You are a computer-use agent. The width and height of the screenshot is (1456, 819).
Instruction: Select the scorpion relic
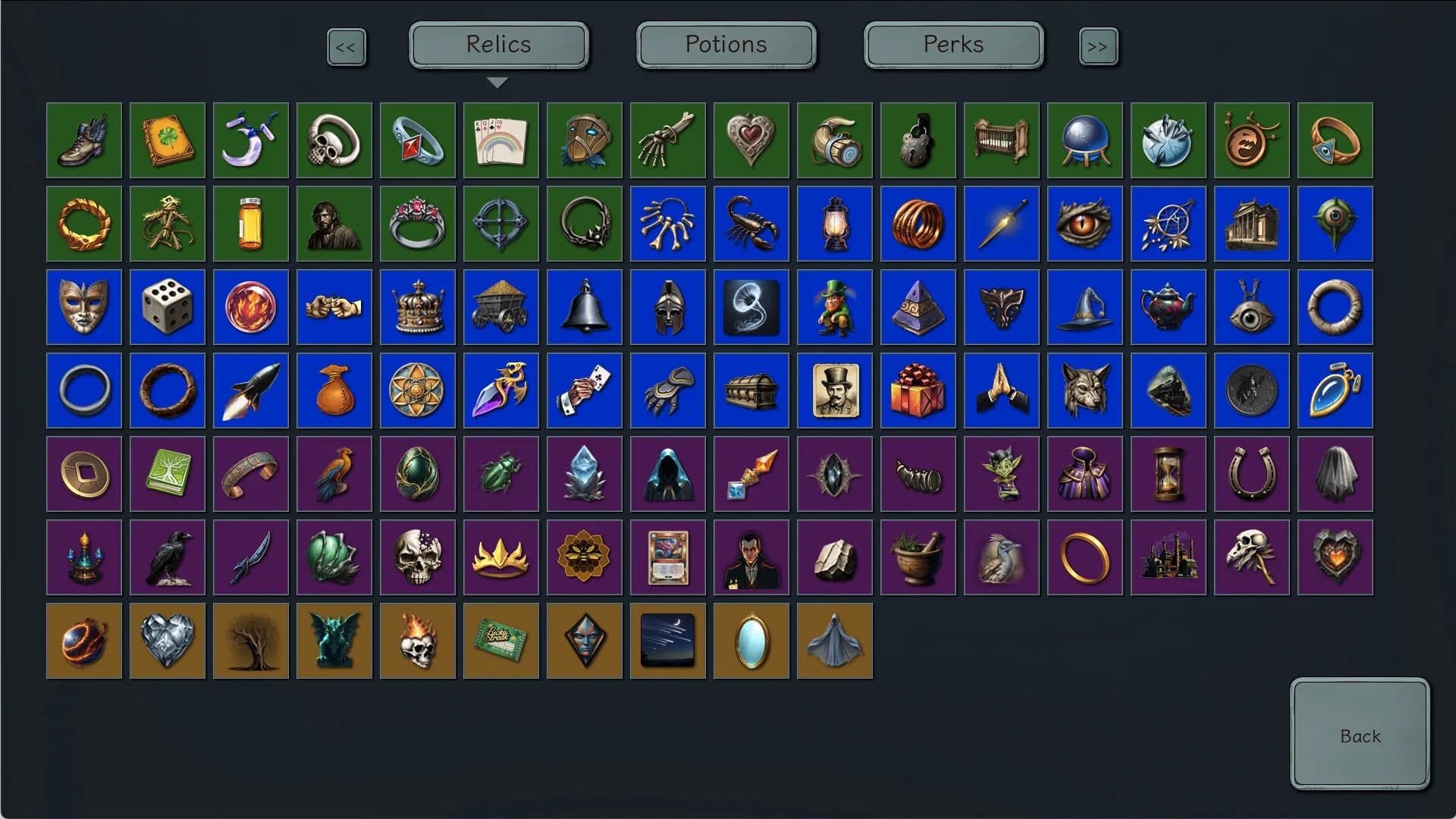point(751,224)
